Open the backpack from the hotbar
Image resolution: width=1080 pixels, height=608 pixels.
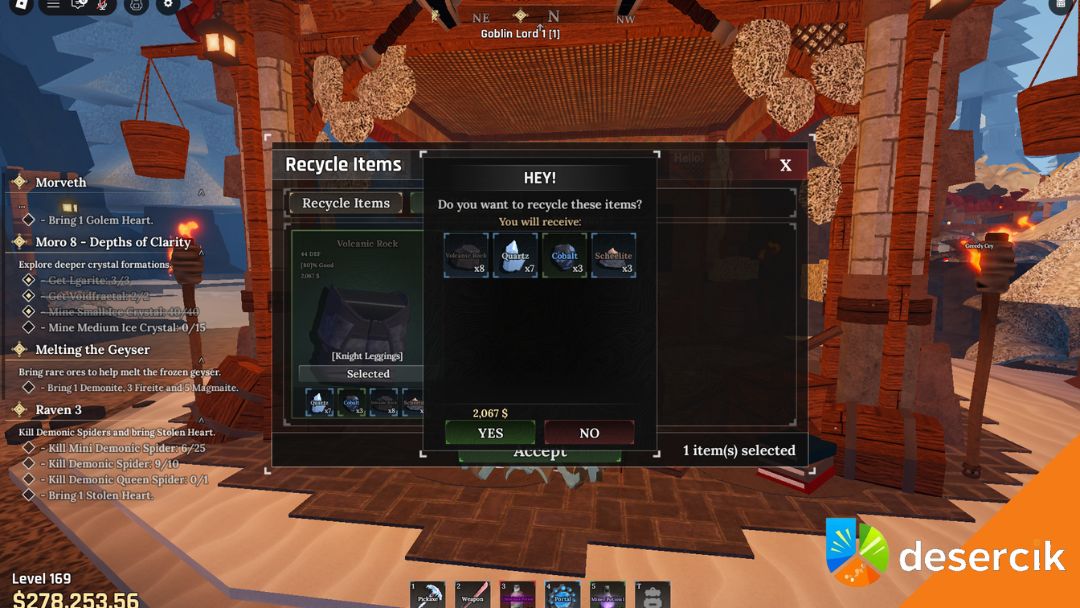652,595
